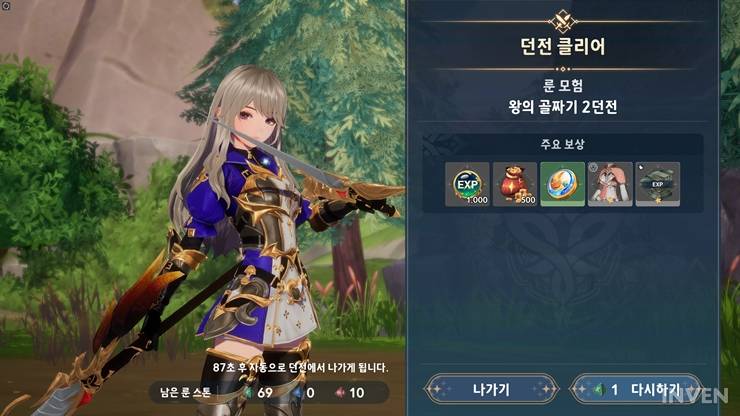Select the EXP 1,000 reward icon

pos(467,184)
